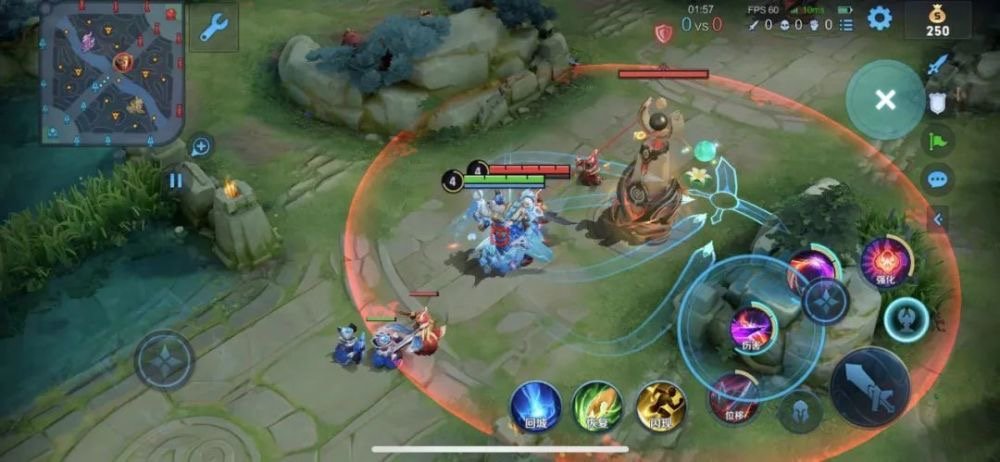Open the wrench tool button

tap(213, 28)
